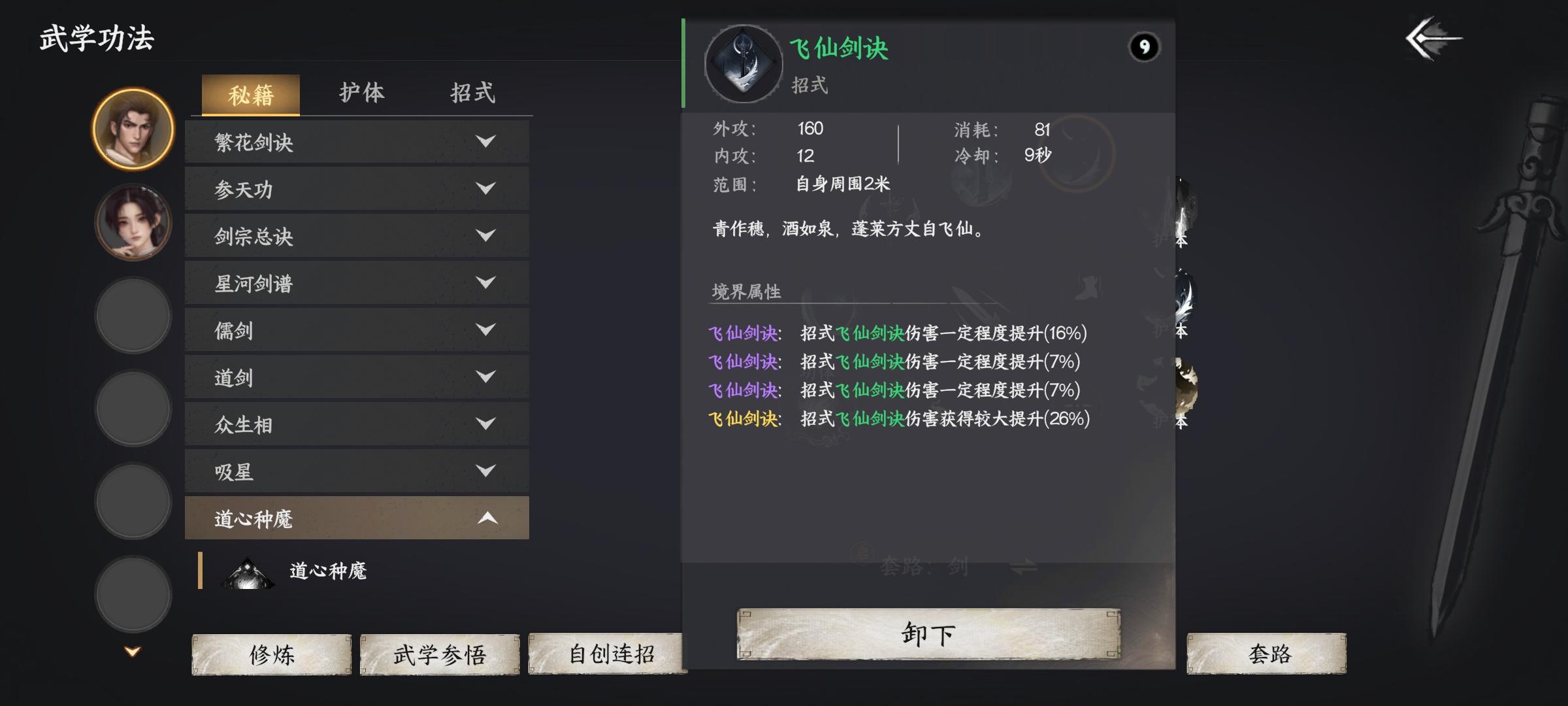
Task: Click the first character avatar portrait
Action: click(x=132, y=130)
